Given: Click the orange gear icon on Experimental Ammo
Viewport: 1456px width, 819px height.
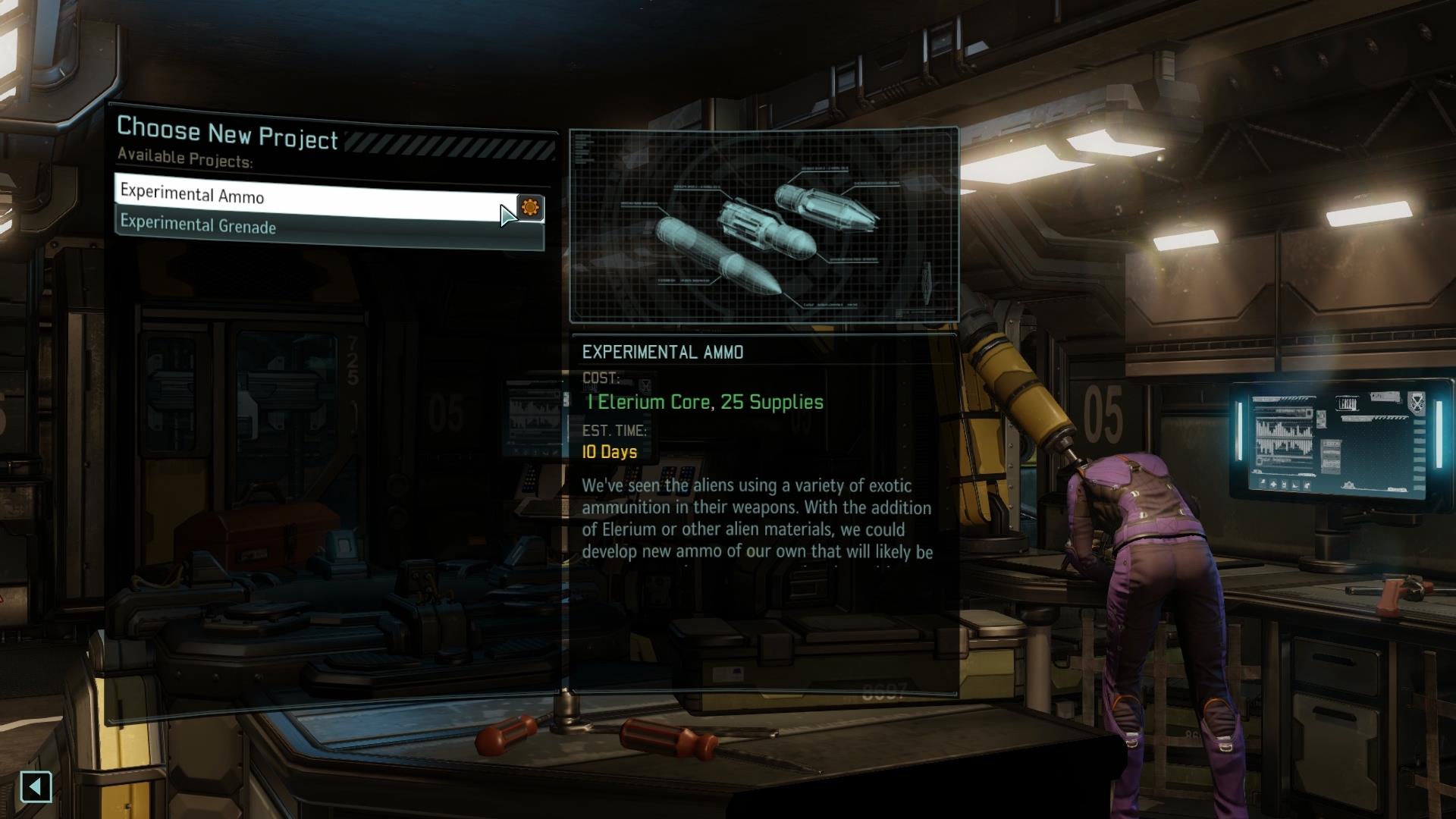Looking at the screenshot, I should point(530,207).
